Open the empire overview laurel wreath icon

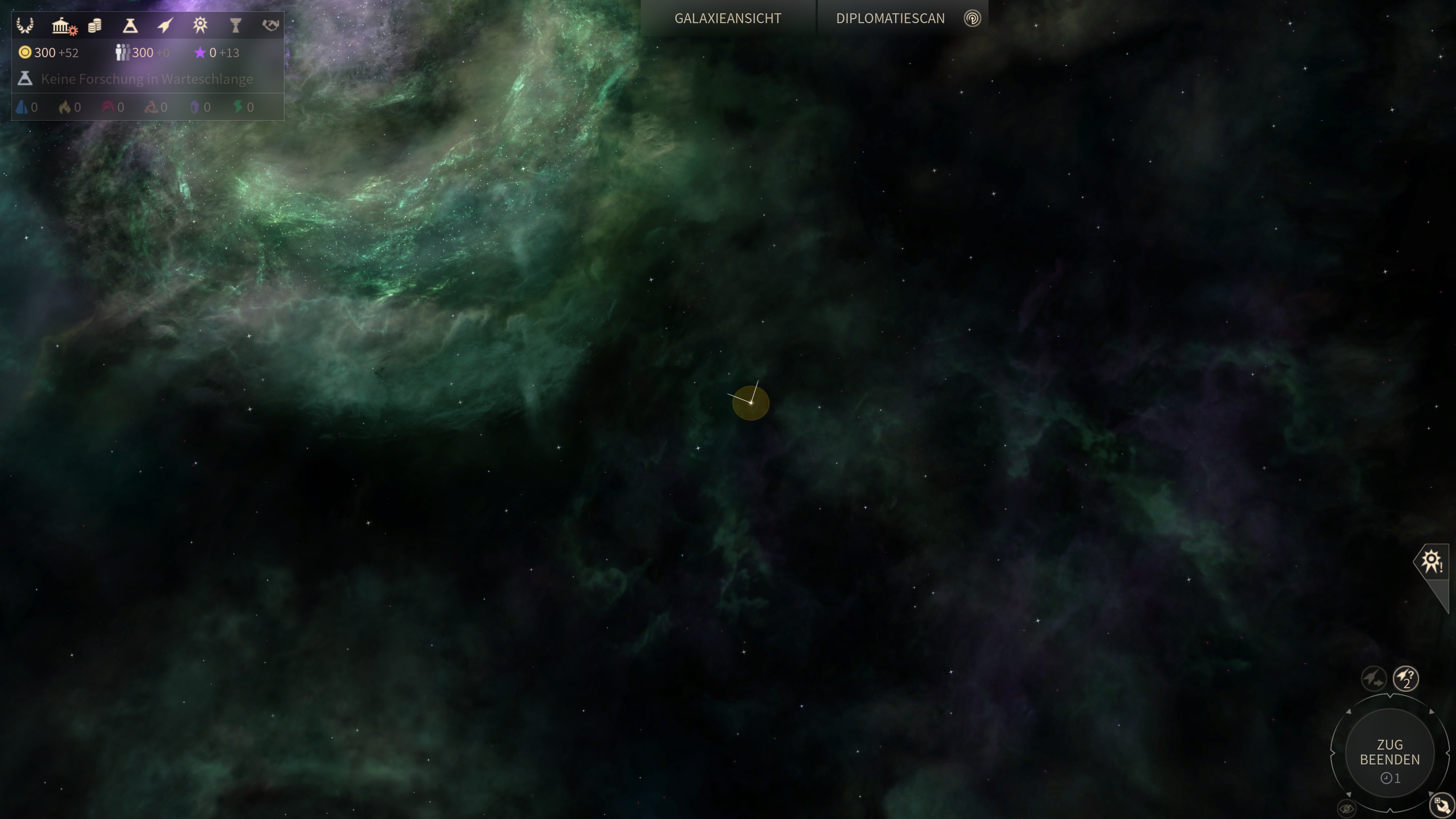click(25, 25)
